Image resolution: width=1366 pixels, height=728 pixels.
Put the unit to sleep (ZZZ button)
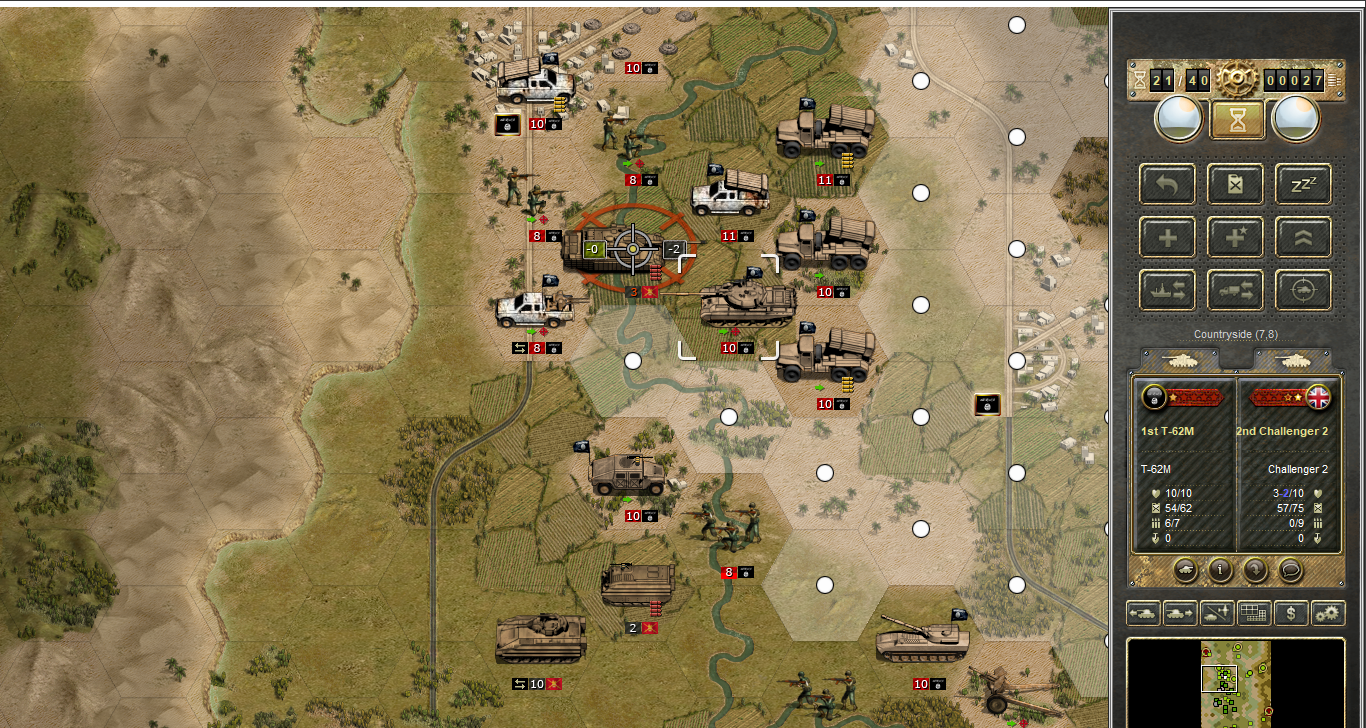pyautogui.click(x=1303, y=183)
